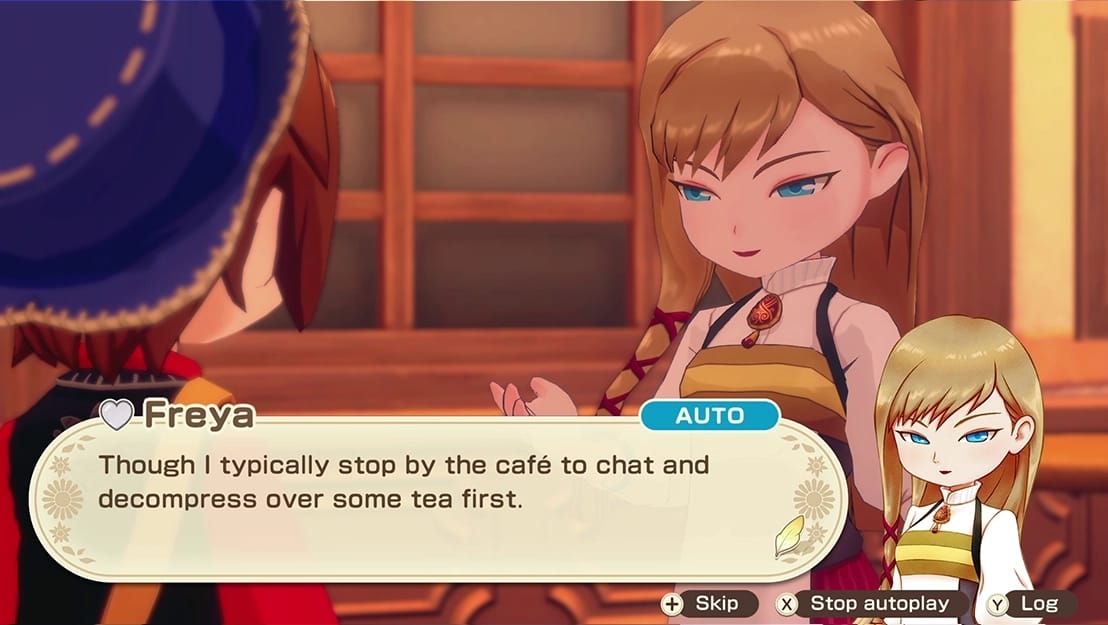Viewport: 1108px width, 625px height.
Task: Open the dialogue Log
Action: pos(1030,603)
